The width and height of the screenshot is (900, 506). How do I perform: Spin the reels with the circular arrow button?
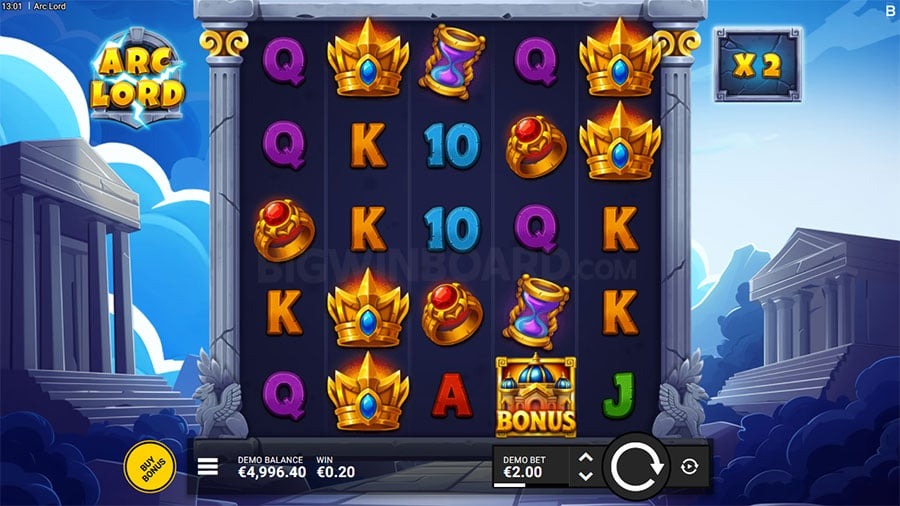tap(636, 466)
